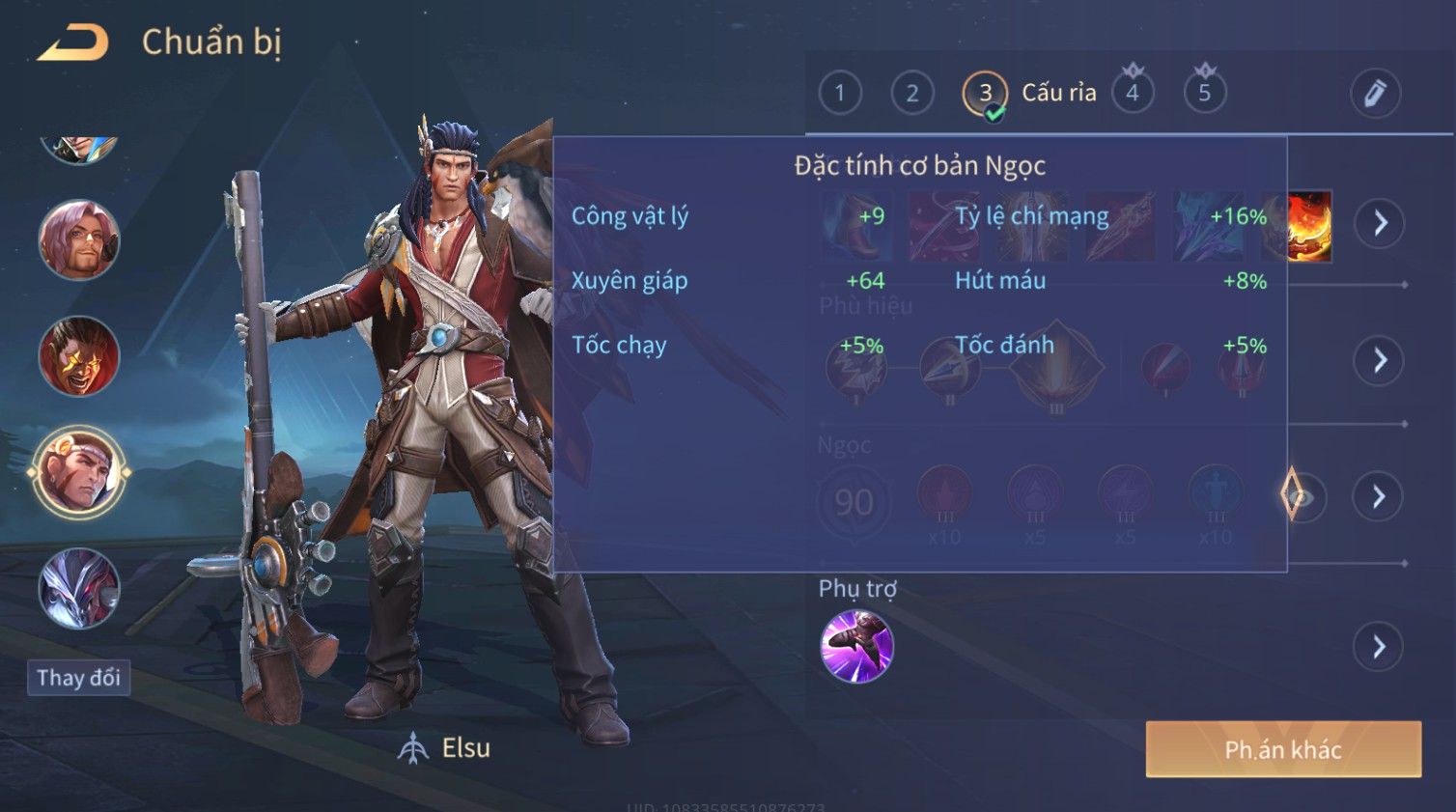Viewport: 1456px width, 812px height.
Task: Open locked preset tab 5
Action: pos(1204,94)
